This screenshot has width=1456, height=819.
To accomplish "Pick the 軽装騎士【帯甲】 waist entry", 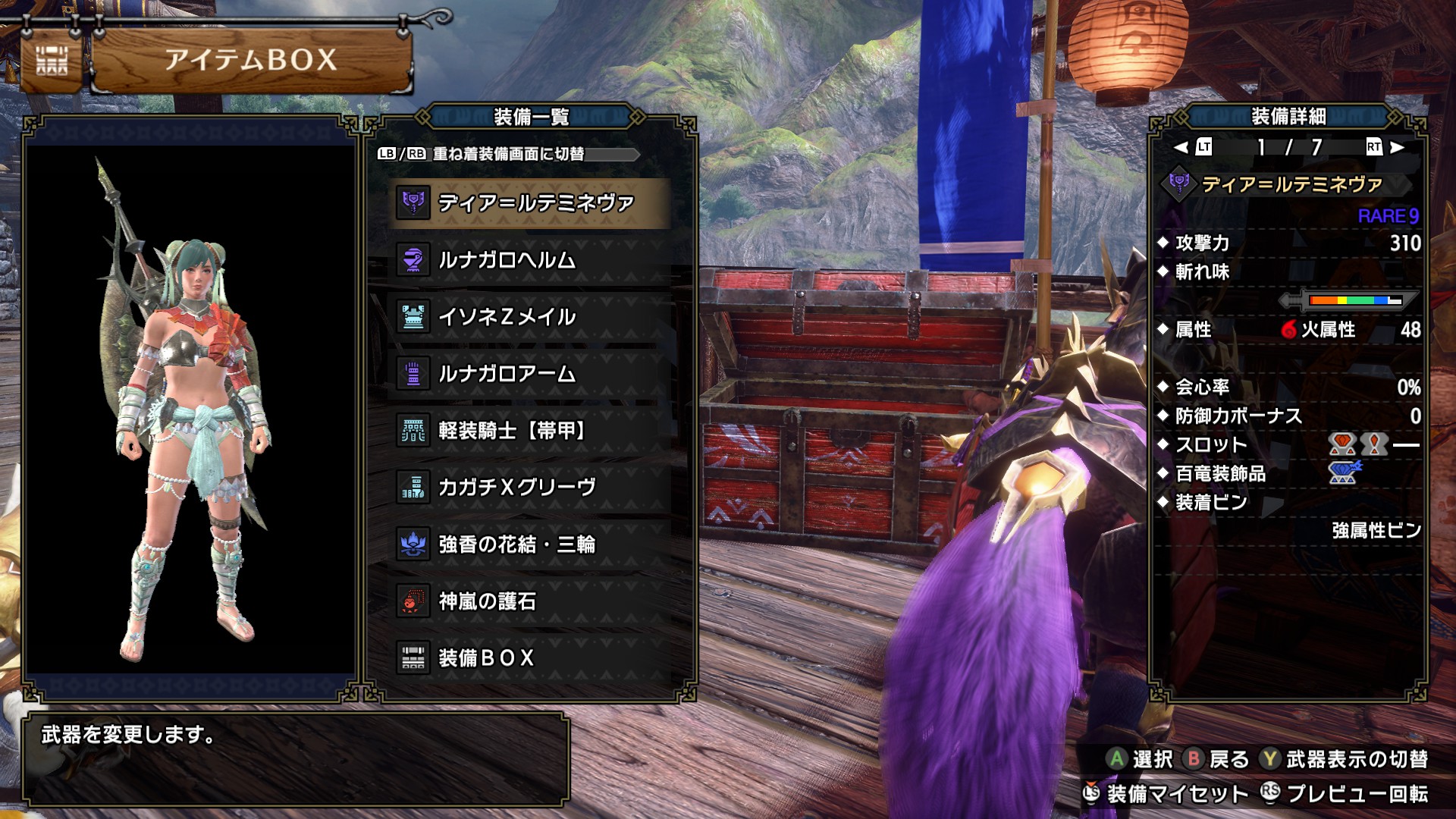I will click(529, 431).
